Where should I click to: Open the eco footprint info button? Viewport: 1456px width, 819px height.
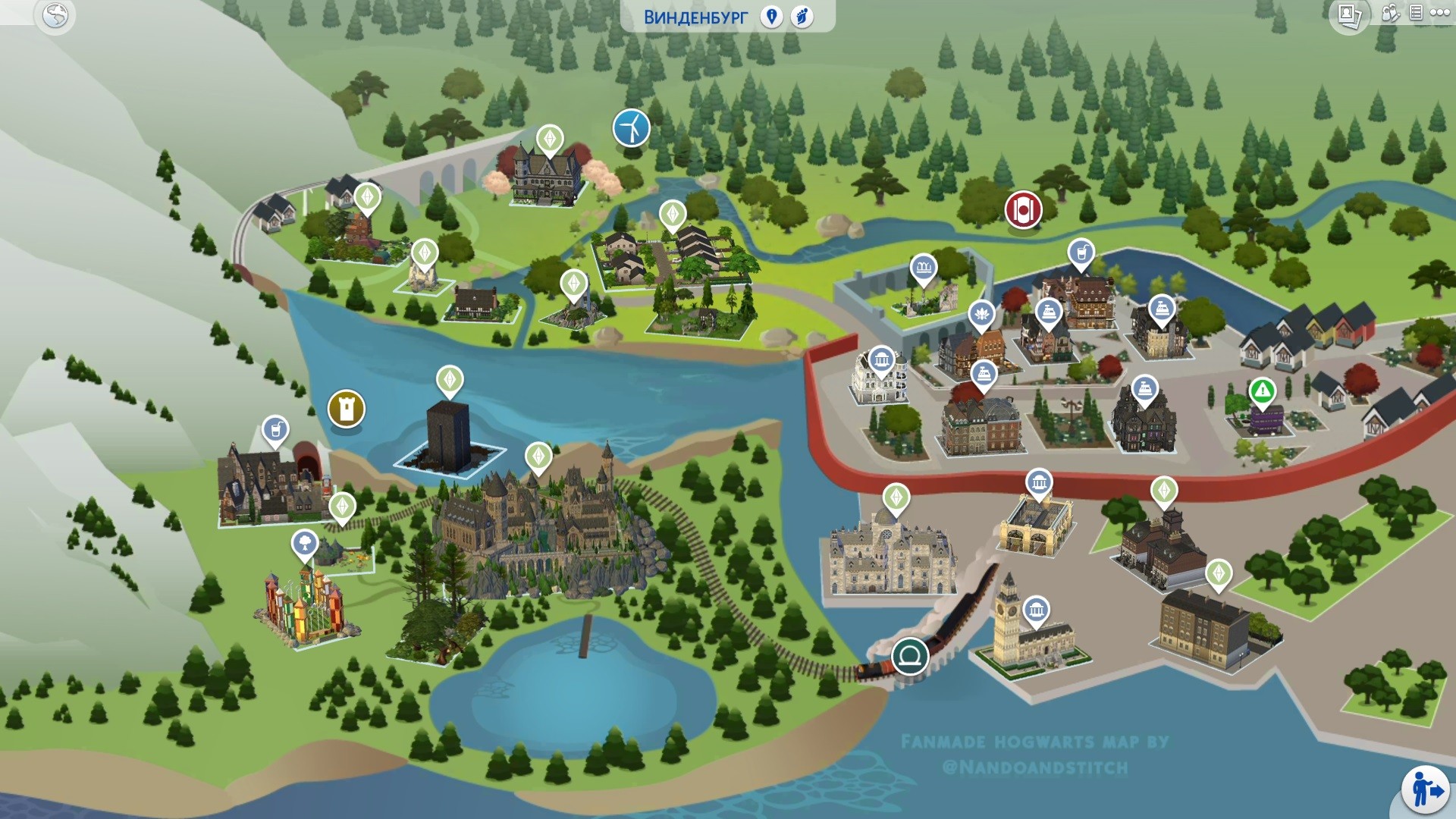(x=802, y=17)
